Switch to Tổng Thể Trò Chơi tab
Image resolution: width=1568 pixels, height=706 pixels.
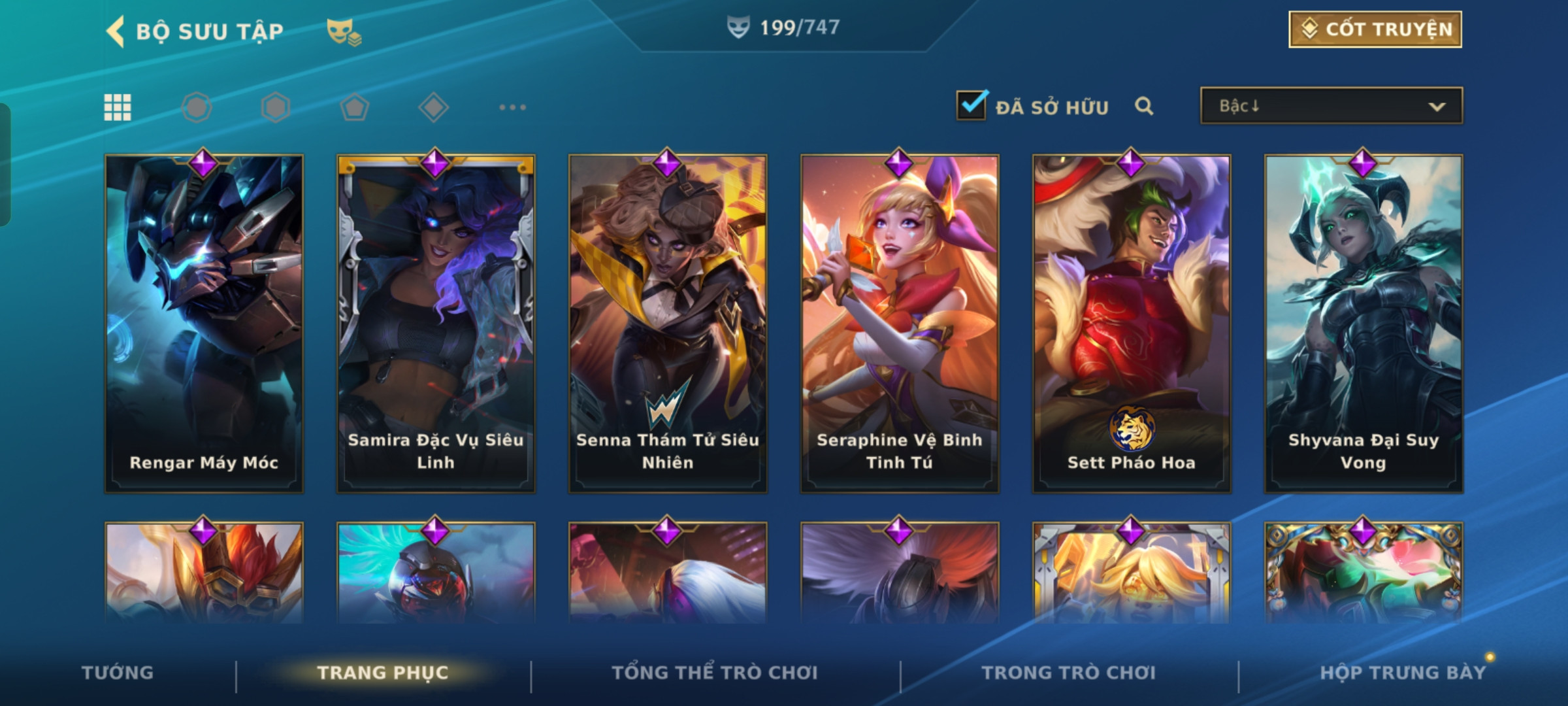pos(715,673)
